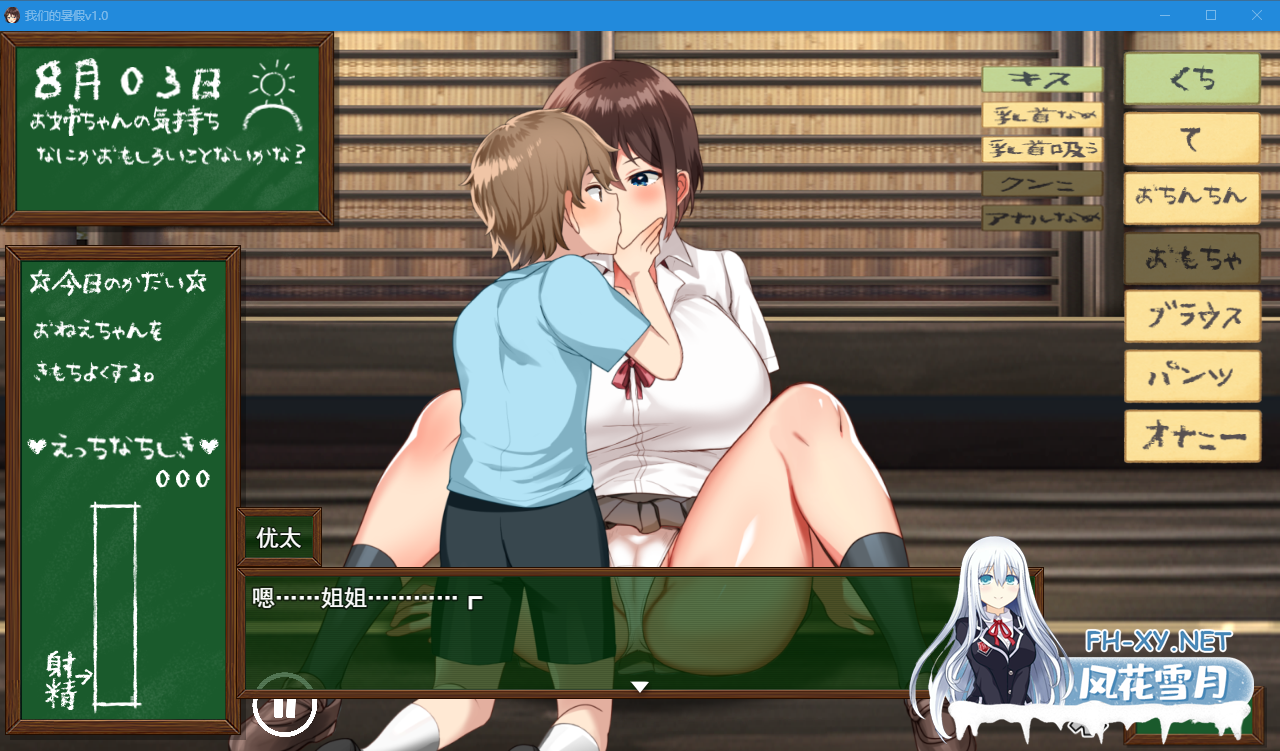Screen dimensions: 1280x751
Task: Click the triangle arrow to advance dialogue
Action: click(x=638, y=687)
